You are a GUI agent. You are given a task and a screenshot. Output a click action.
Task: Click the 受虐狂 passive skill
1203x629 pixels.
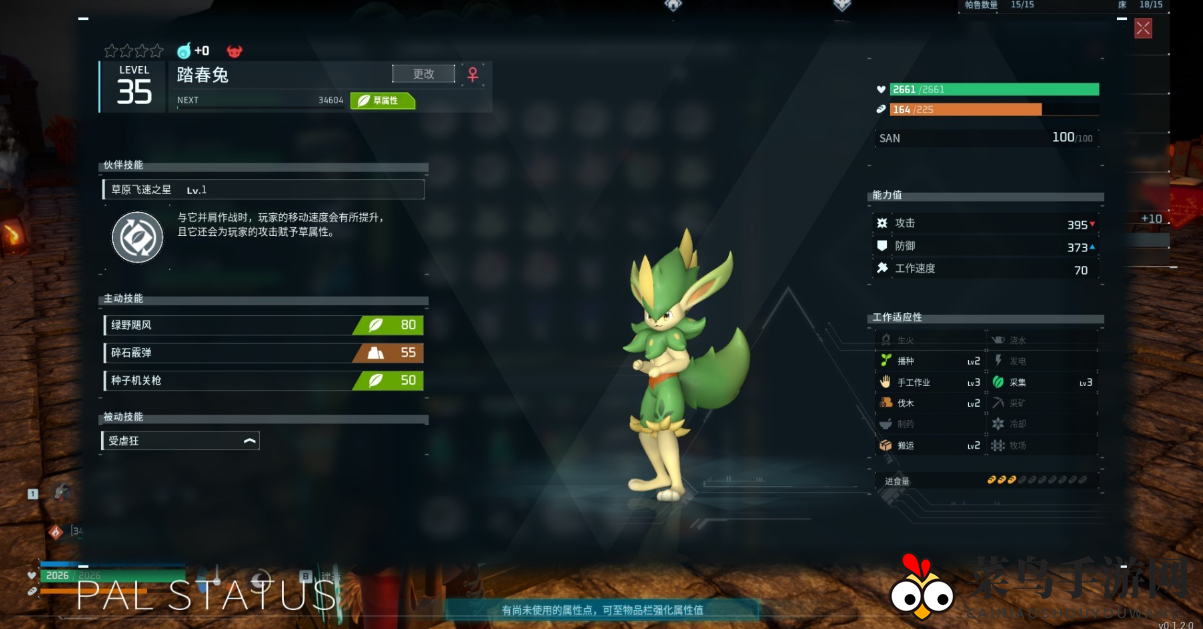181,440
